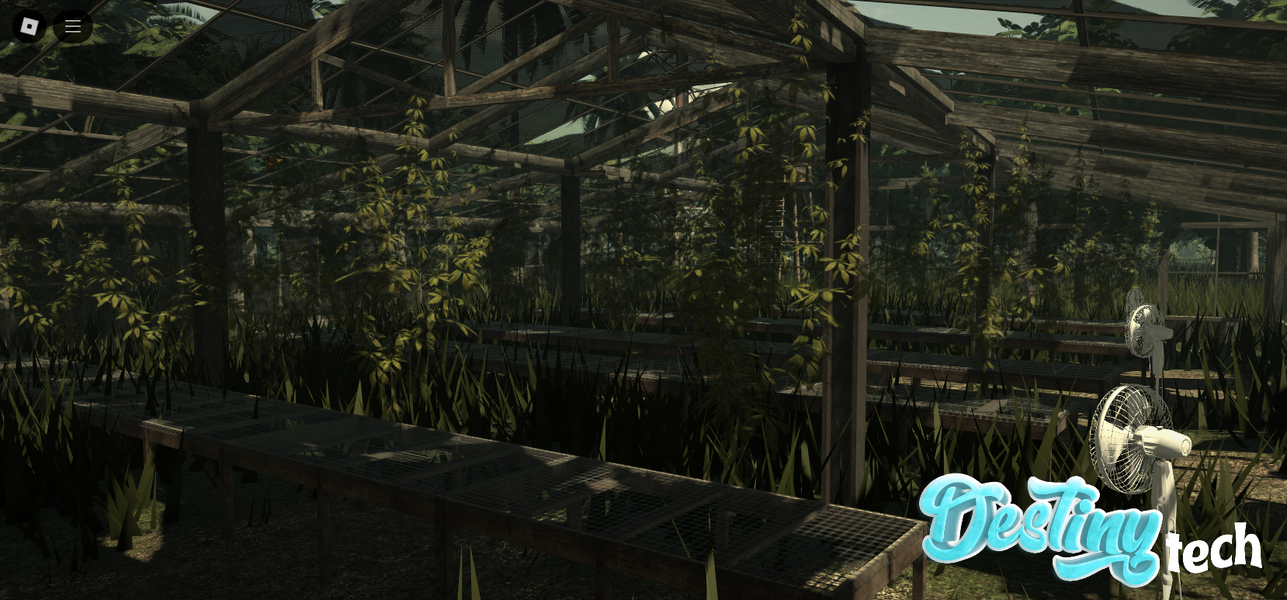The image size is (1287, 600).
Task: Open the Roblox menu
Action: (x=29, y=26)
